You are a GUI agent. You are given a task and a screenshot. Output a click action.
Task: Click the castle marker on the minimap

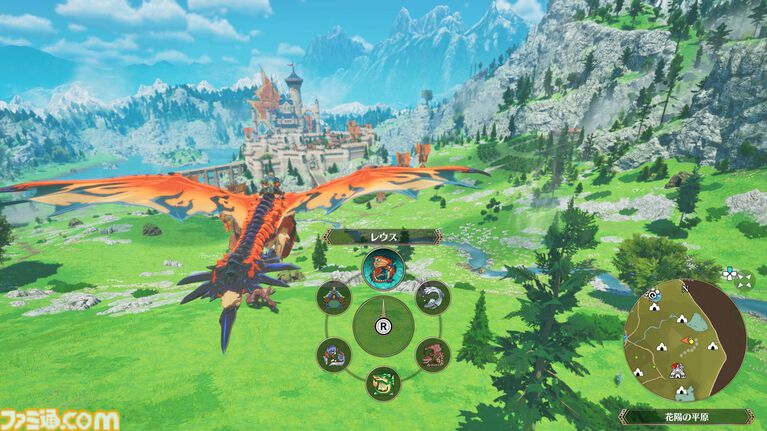678,371
